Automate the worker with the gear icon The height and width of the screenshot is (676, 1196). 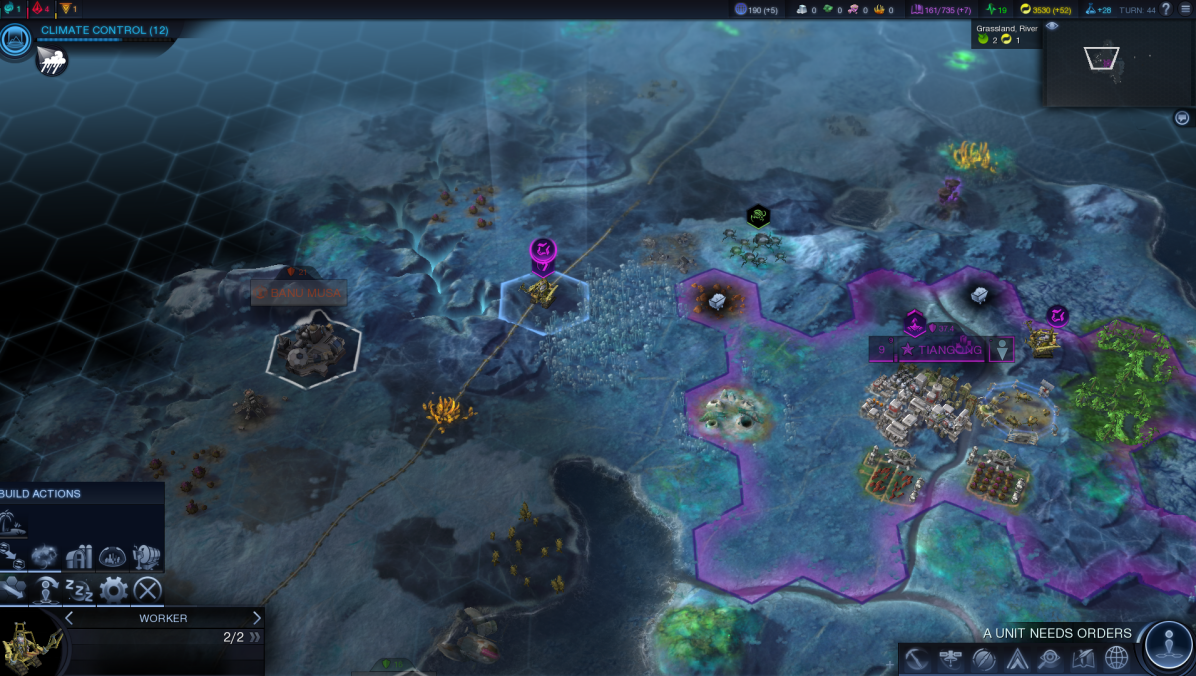[x=113, y=590]
